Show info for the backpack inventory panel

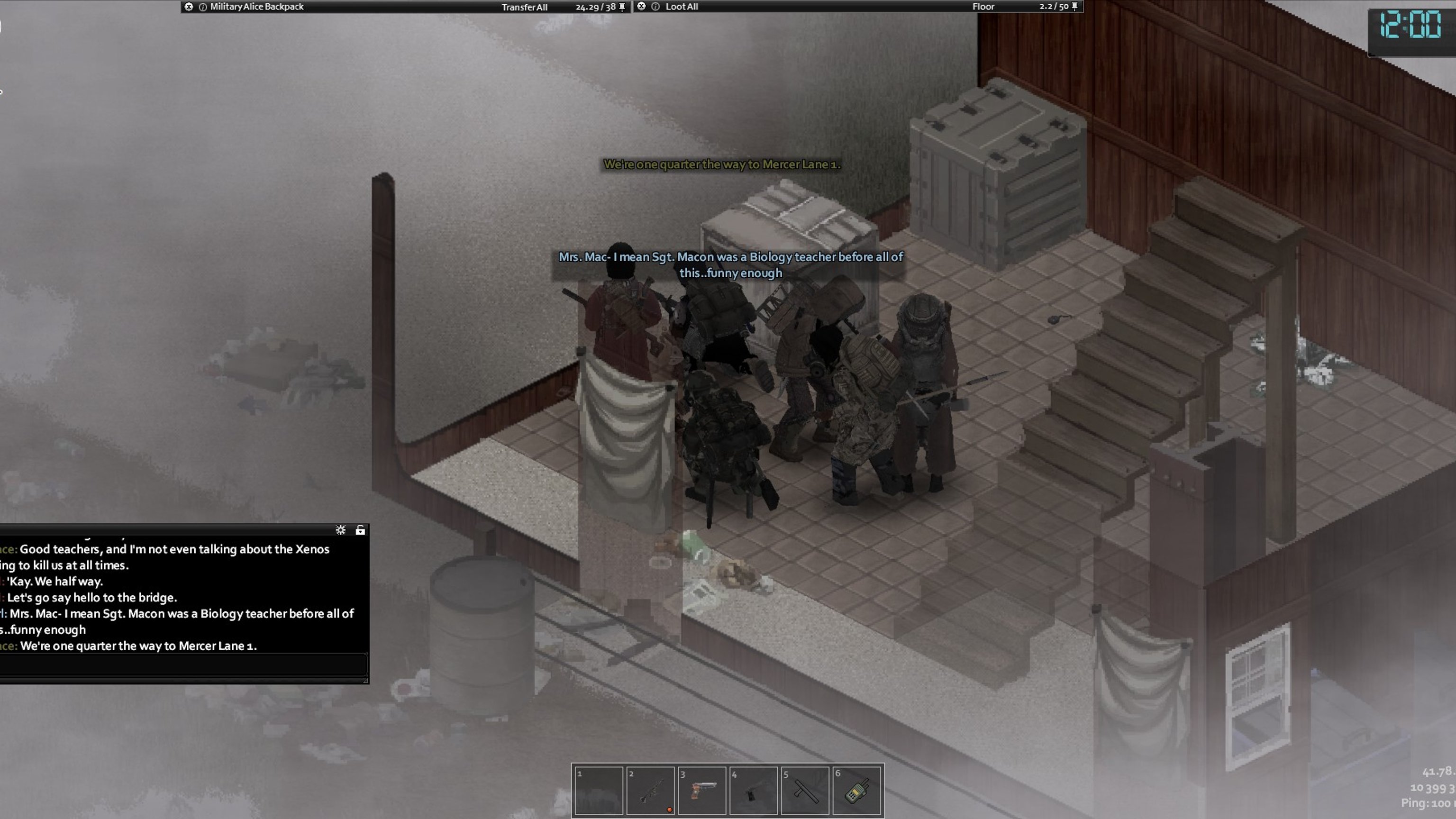click(x=203, y=7)
